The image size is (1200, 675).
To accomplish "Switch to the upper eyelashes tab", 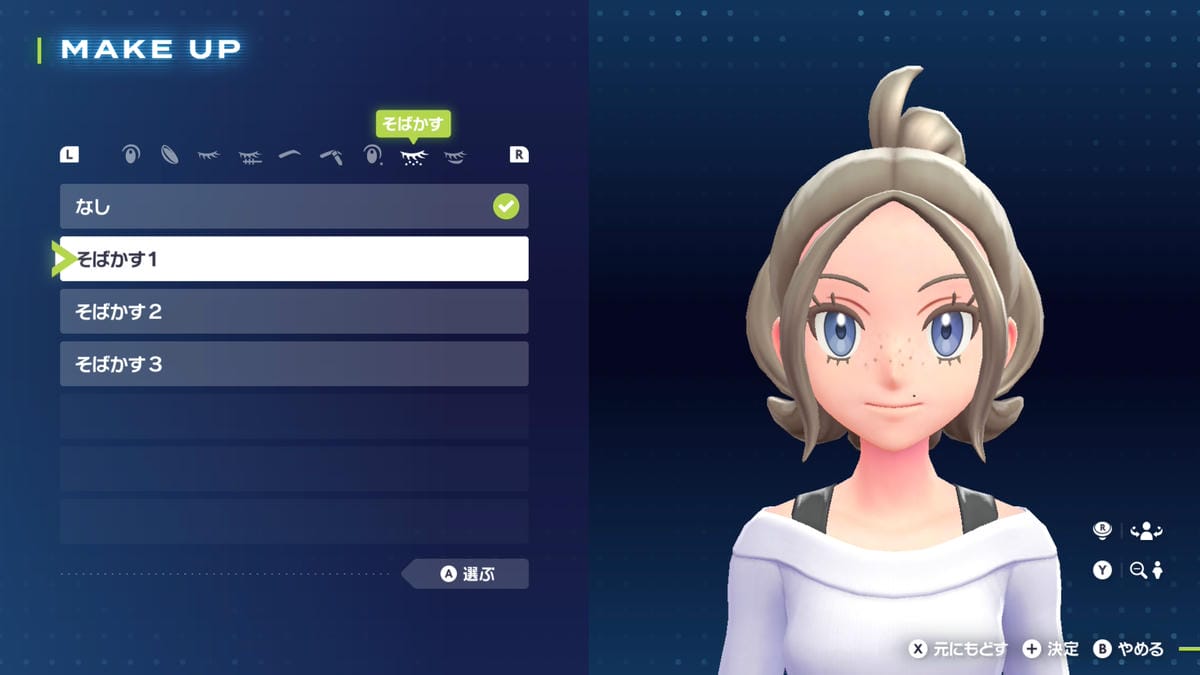I will coord(209,155).
